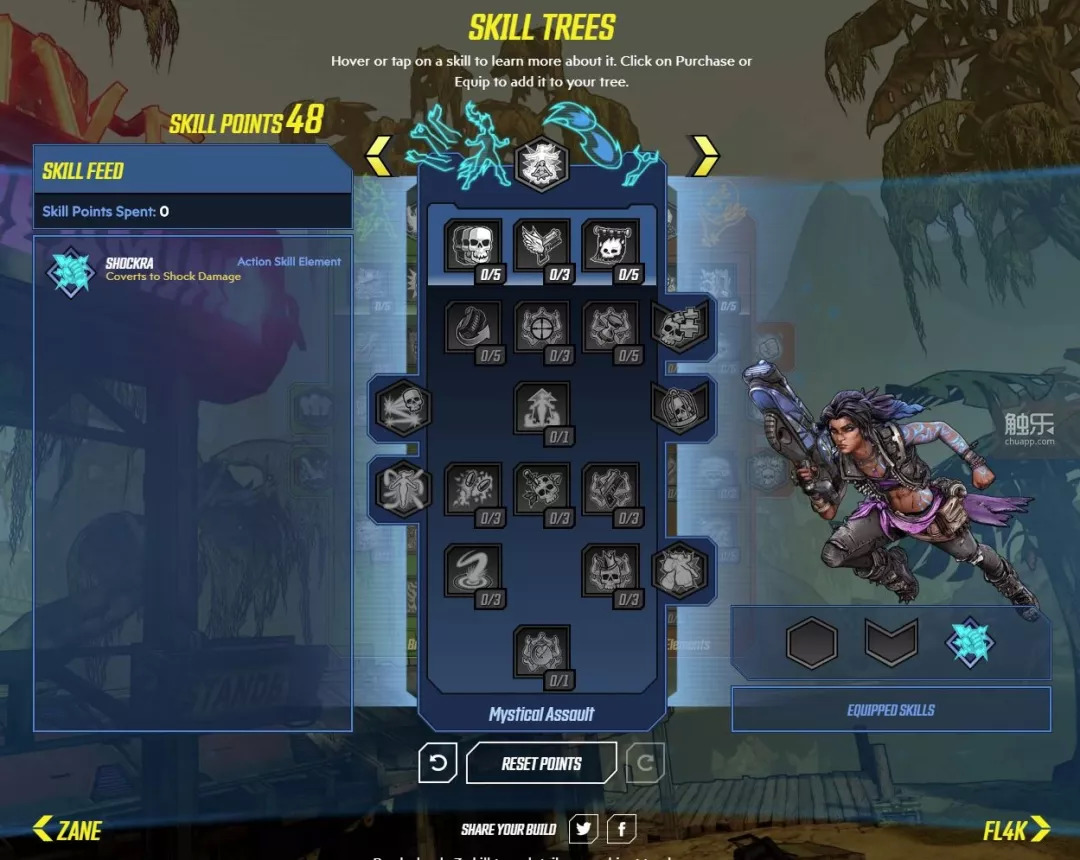Go to Zane's skill trees
Viewport: 1080px width, 860px height.
pos(67,829)
